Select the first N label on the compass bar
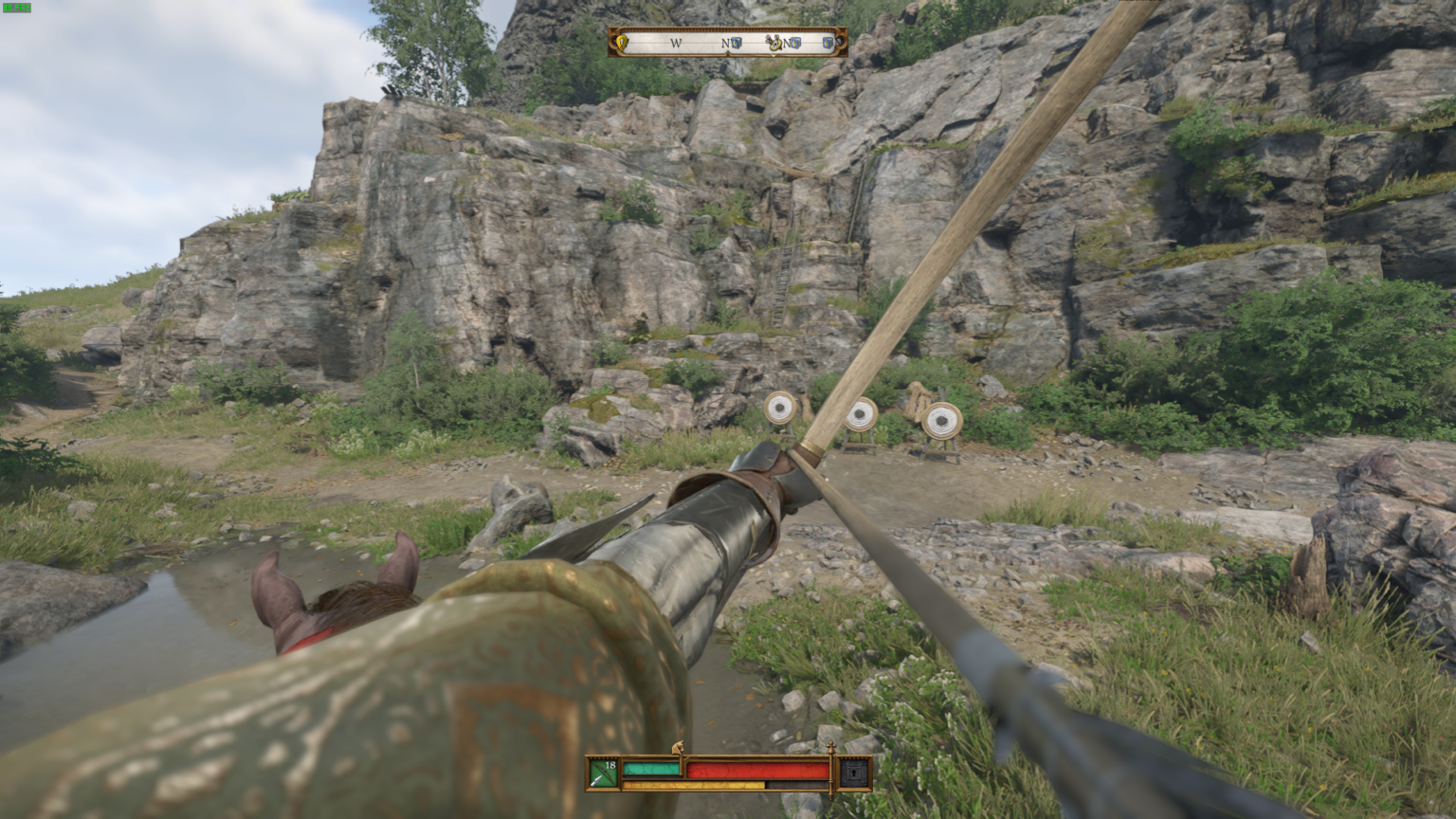The height and width of the screenshot is (819, 1456). 725,42
